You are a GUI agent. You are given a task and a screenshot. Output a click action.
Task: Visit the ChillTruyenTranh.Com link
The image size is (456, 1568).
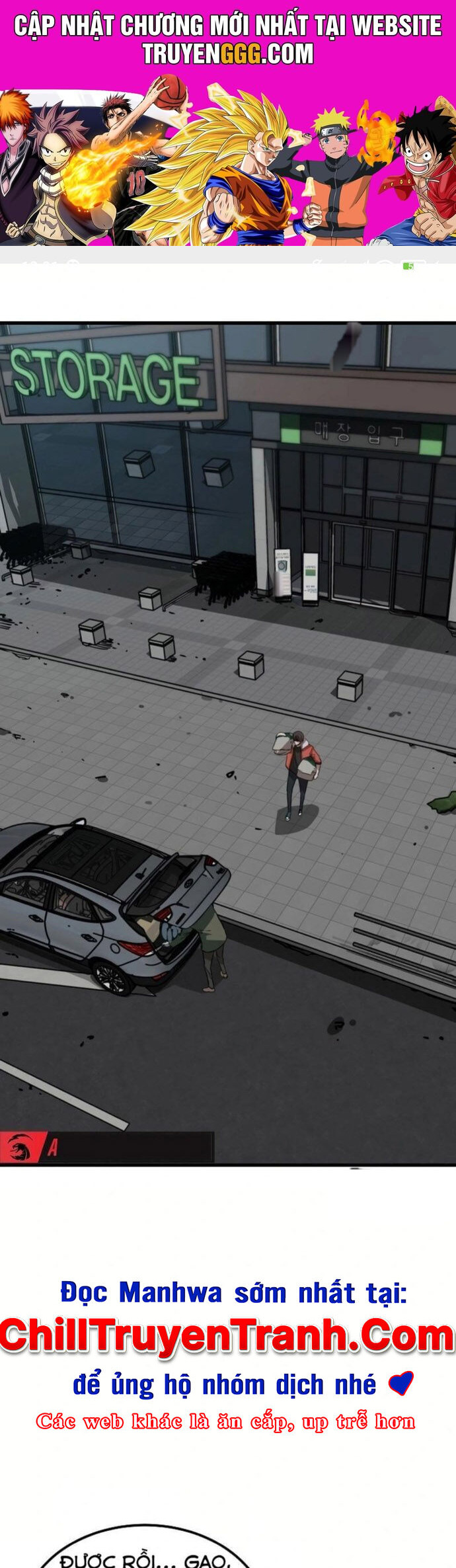pos(227,1337)
